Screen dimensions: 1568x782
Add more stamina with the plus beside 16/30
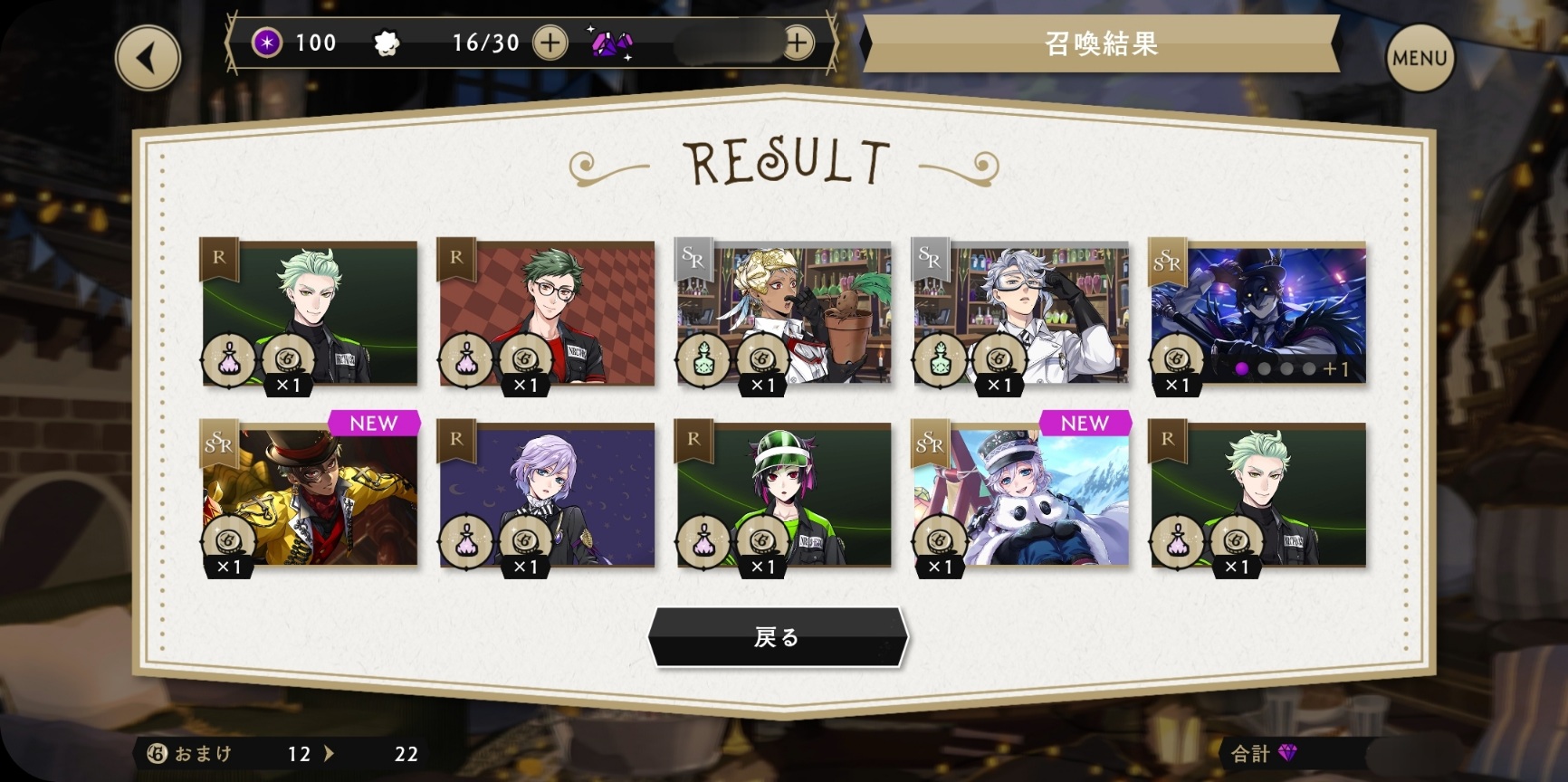click(x=550, y=43)
